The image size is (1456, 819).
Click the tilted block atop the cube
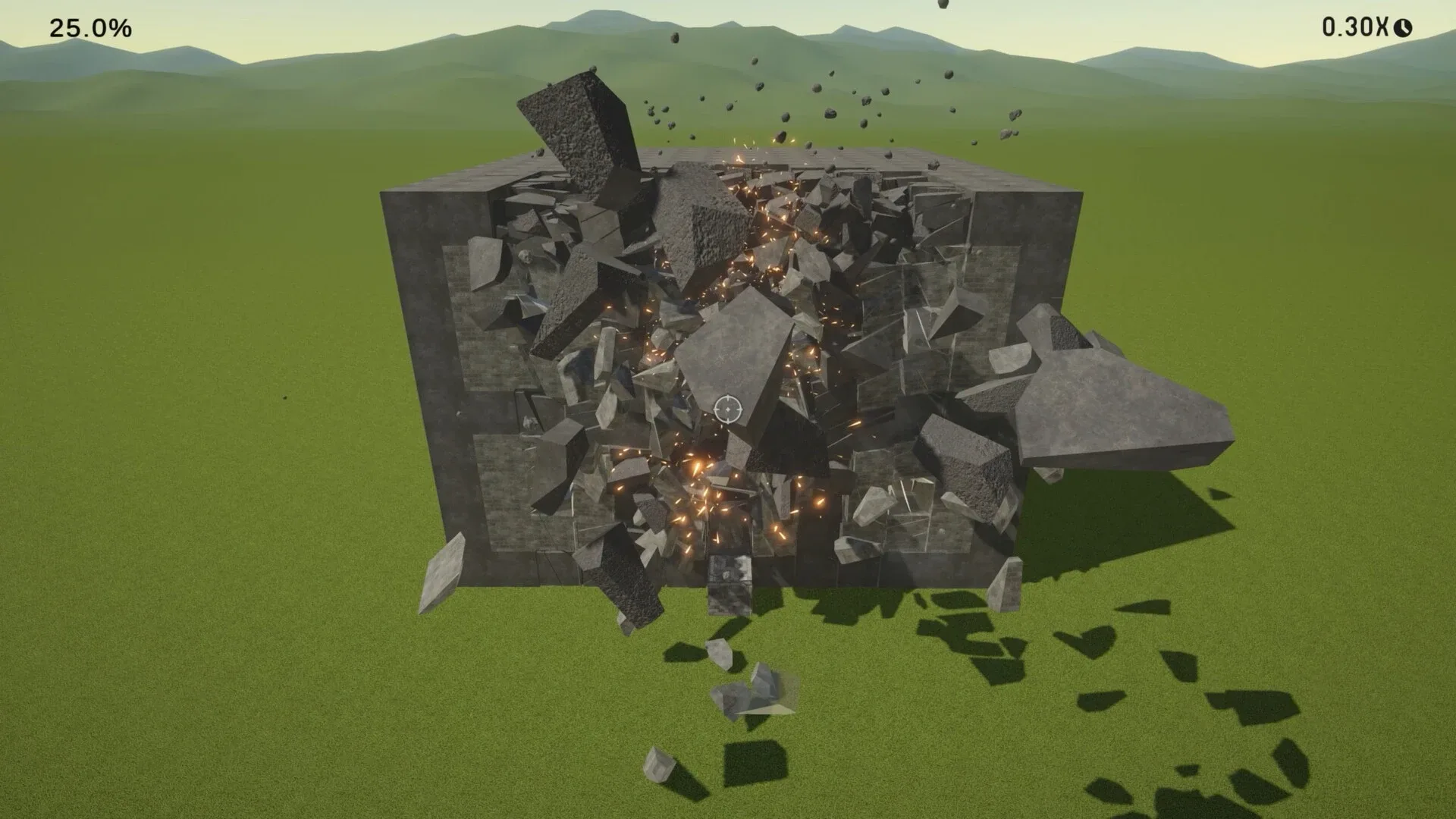(576, 129)
